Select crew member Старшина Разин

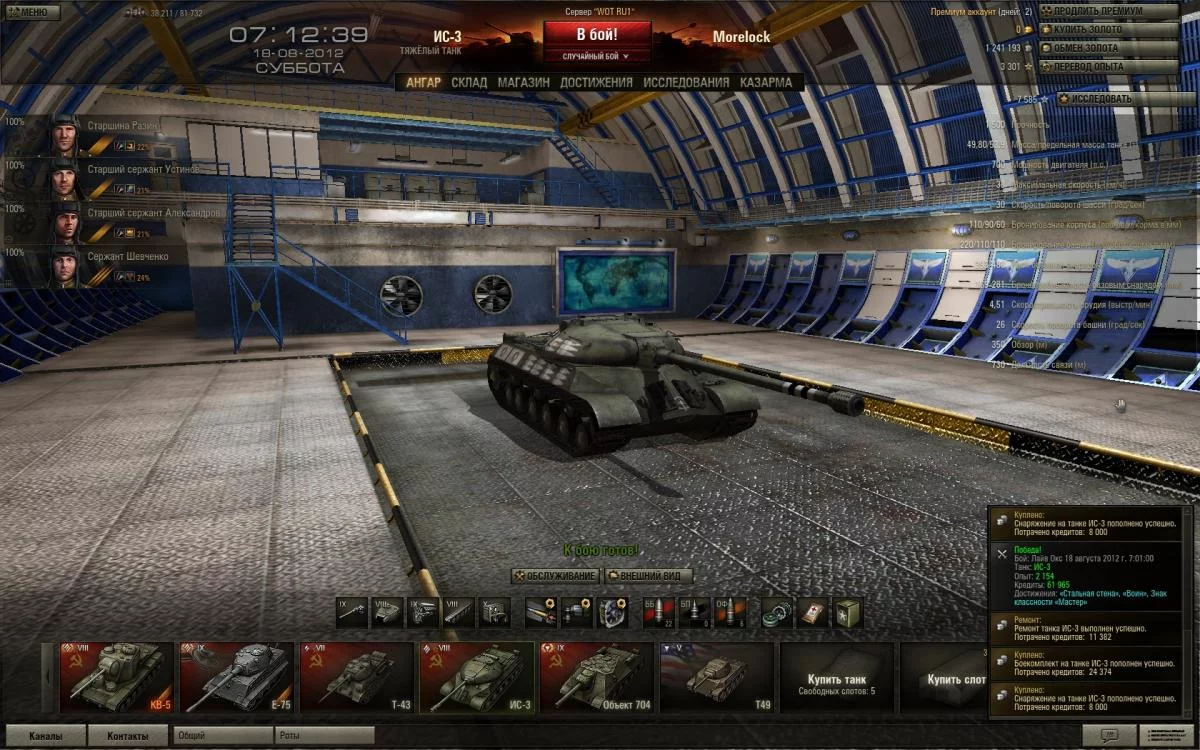95,135
